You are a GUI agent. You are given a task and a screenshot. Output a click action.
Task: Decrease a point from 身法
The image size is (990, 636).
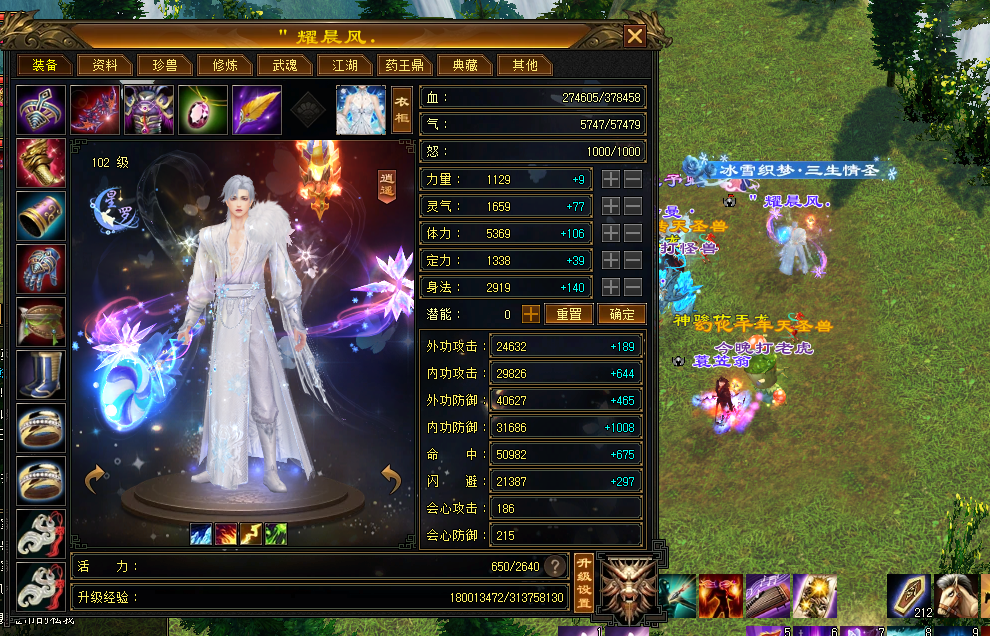[x=633, y=288]
